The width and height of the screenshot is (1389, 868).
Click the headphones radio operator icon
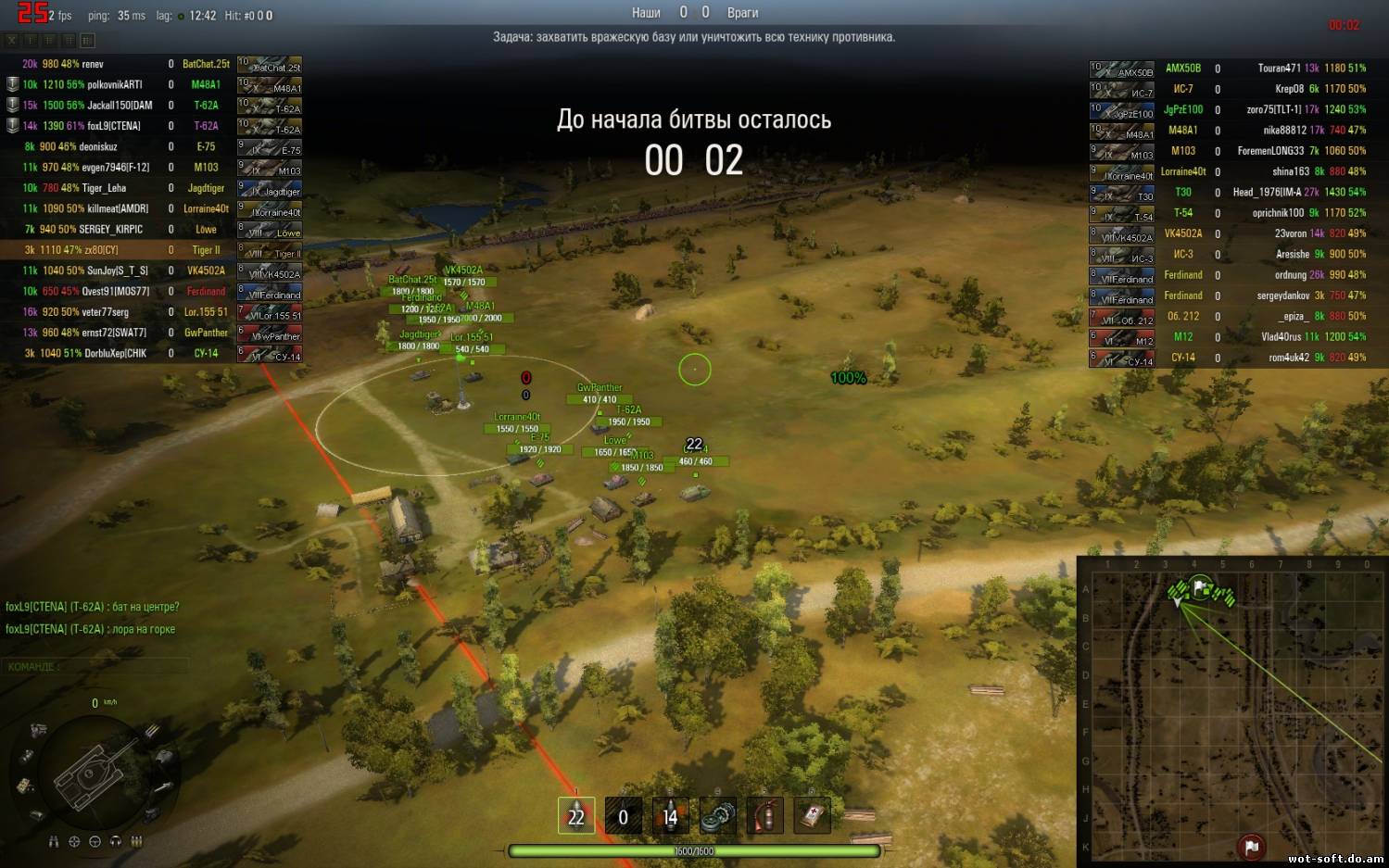click(x=116, y=841)
